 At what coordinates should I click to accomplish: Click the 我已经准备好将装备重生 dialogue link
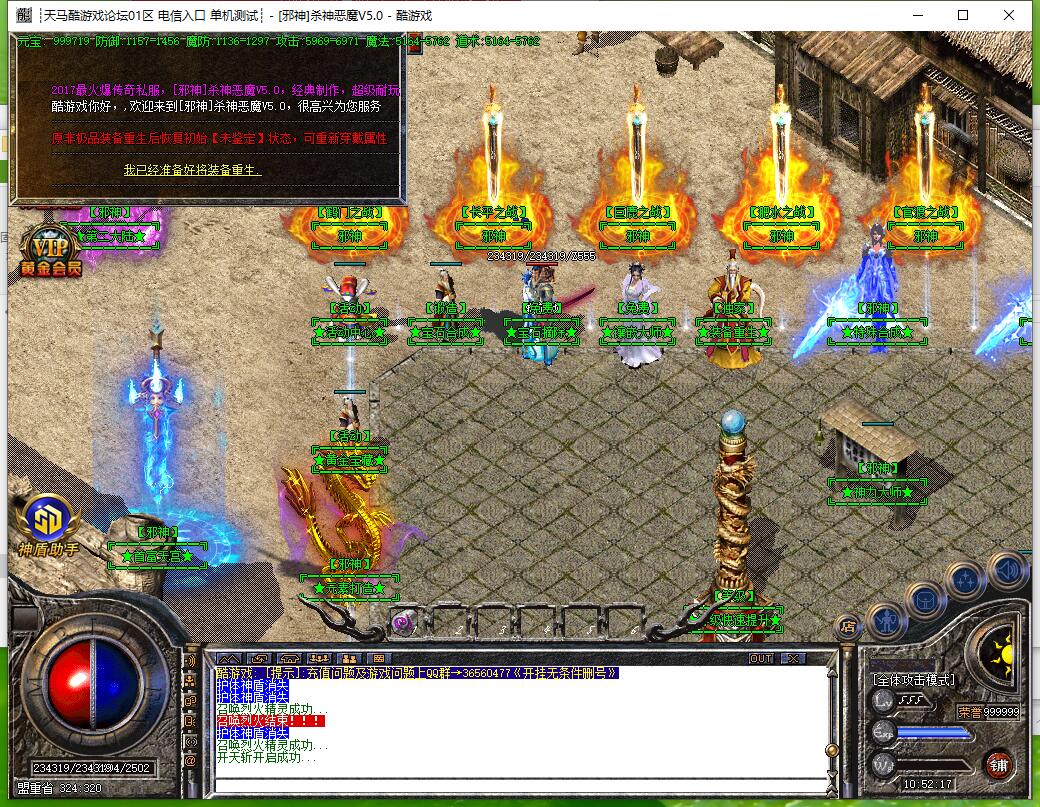192,171
